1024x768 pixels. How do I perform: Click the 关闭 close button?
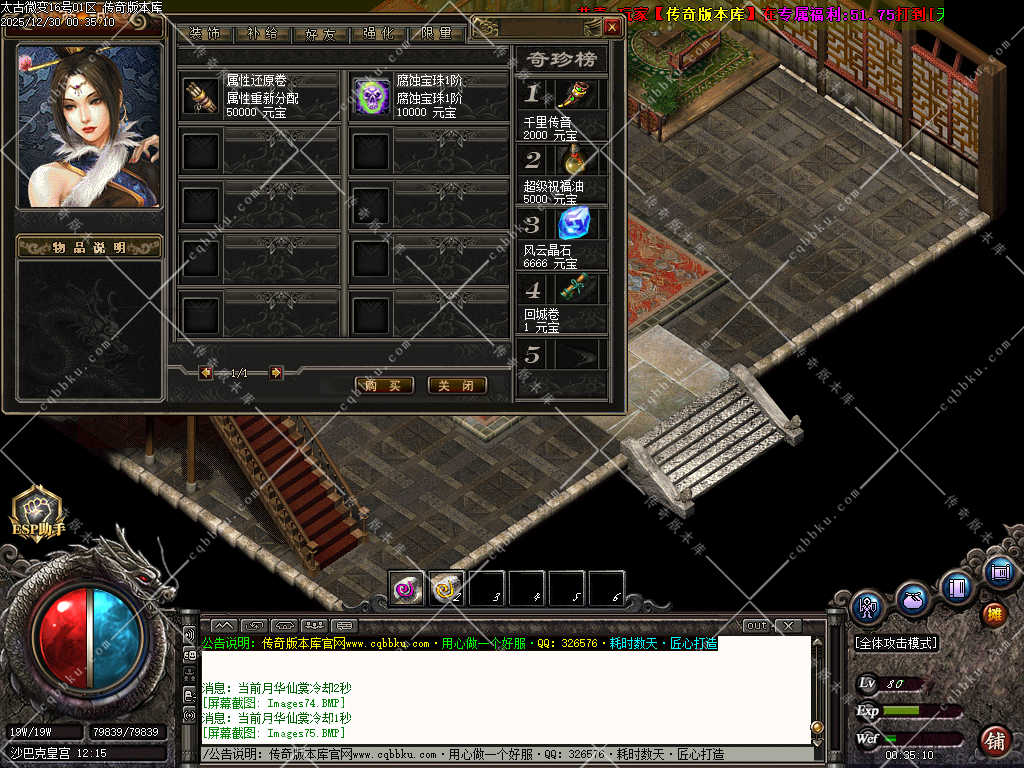pyautogui.click(x=457, y=385)
